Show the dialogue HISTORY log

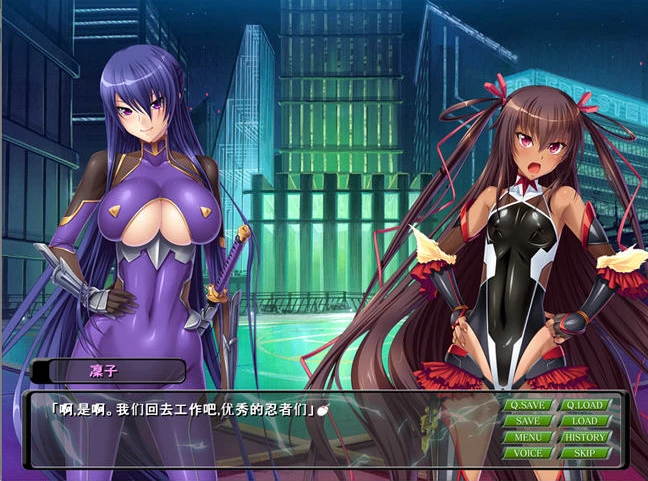point(585,437)
